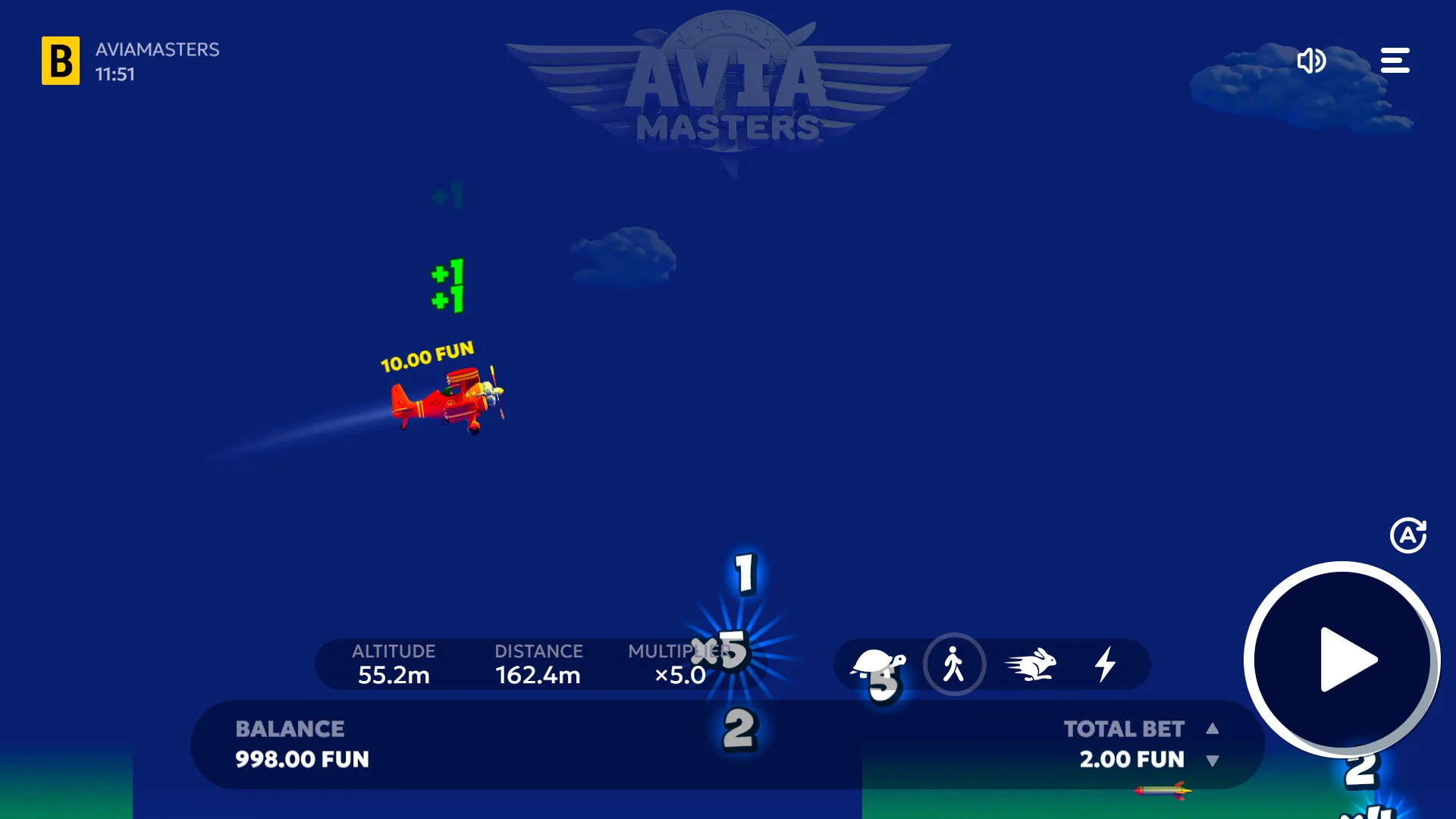Toggle sound on or off

tap(1313, 61)
